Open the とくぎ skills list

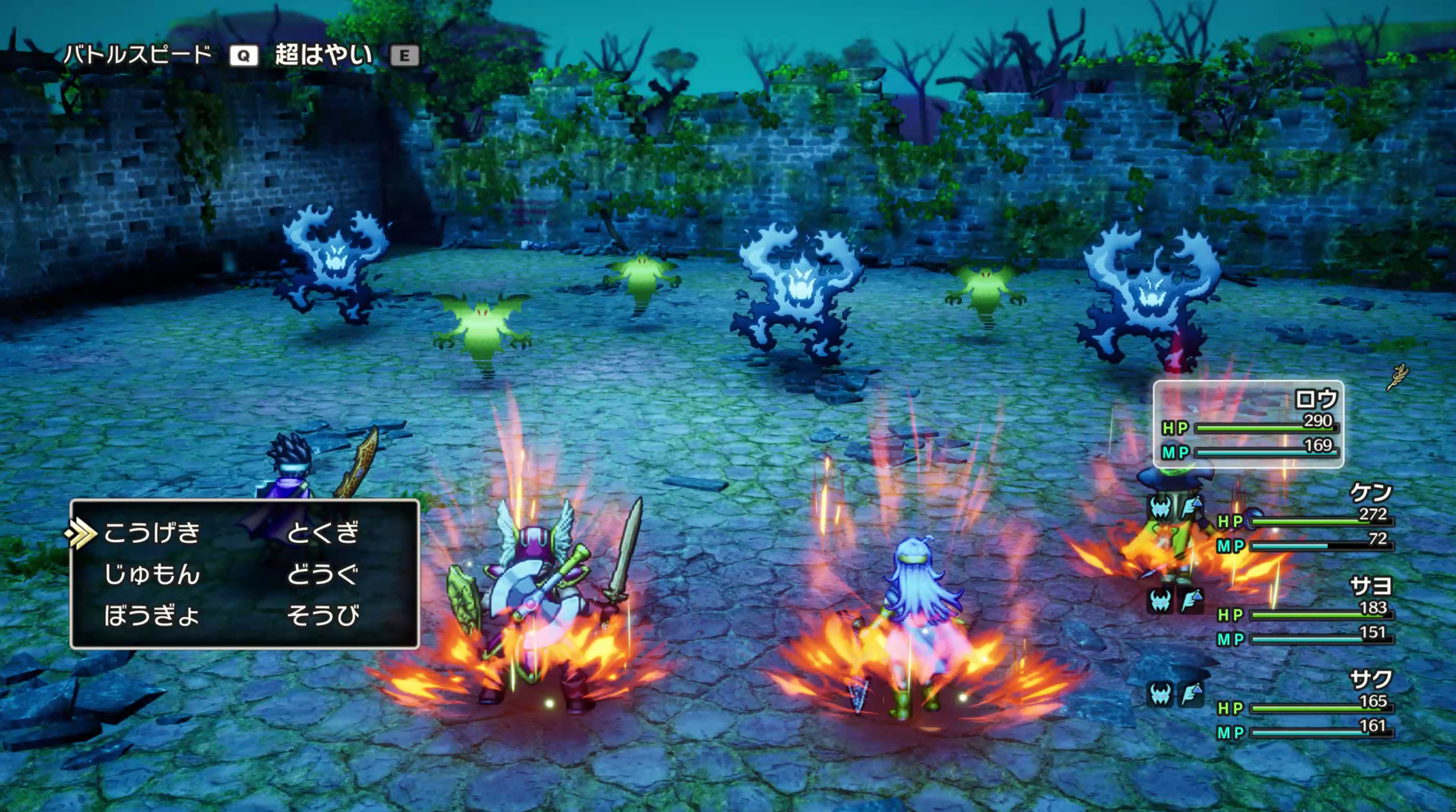tap(323, 532)
